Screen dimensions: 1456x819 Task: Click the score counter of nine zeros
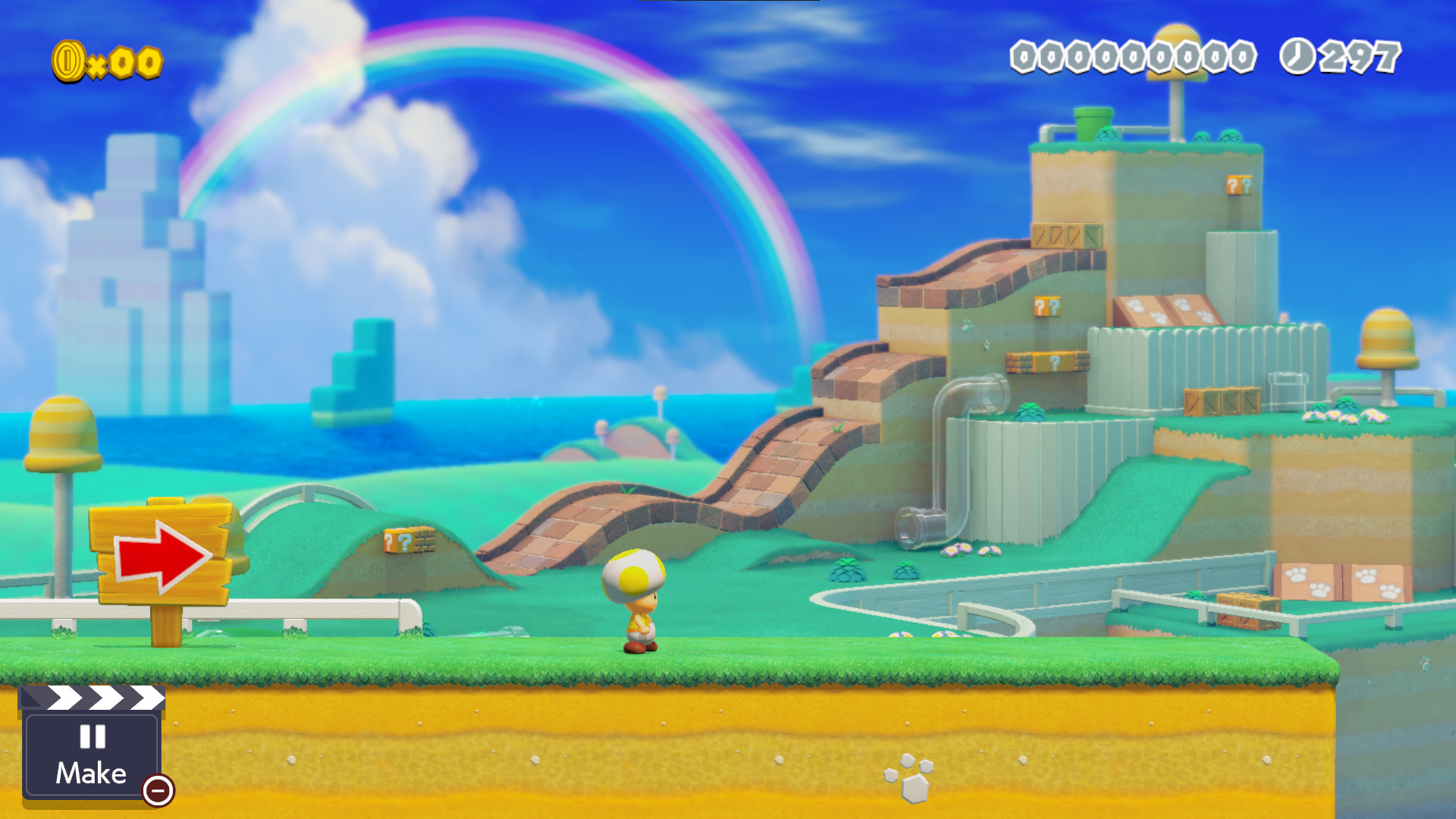coord(1134,57)
